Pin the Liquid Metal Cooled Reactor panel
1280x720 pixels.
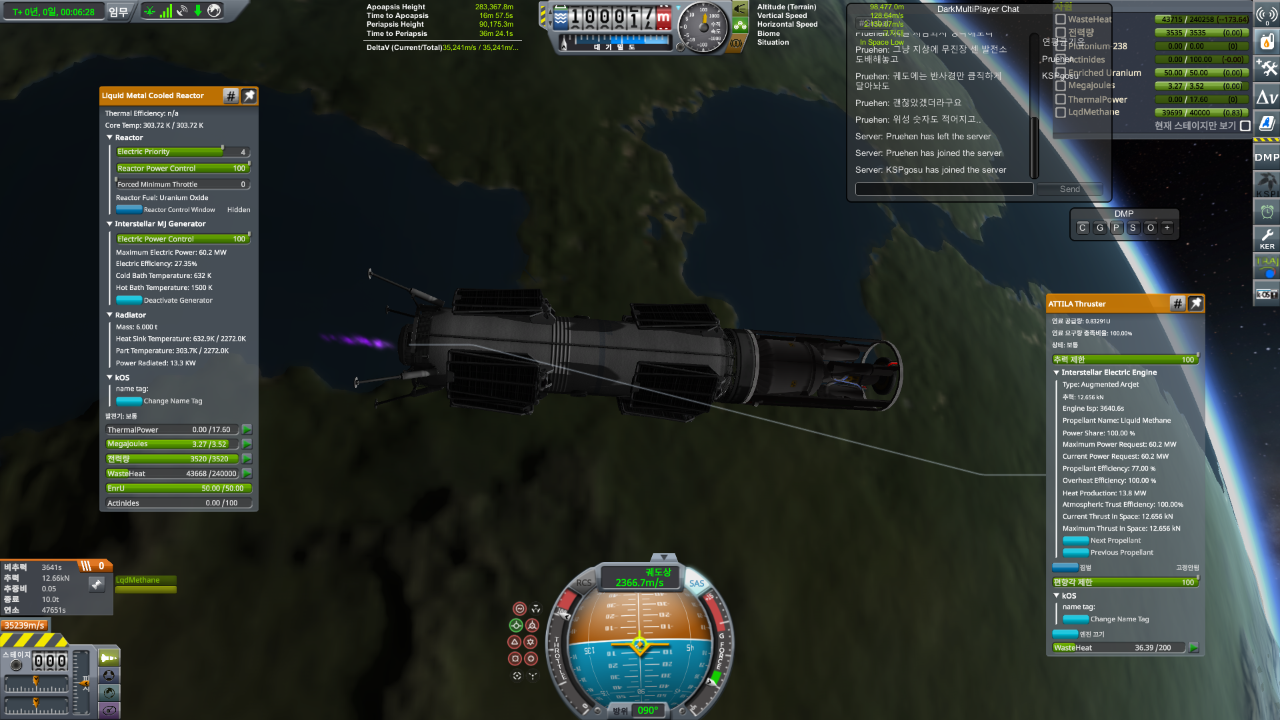point(249,96)
